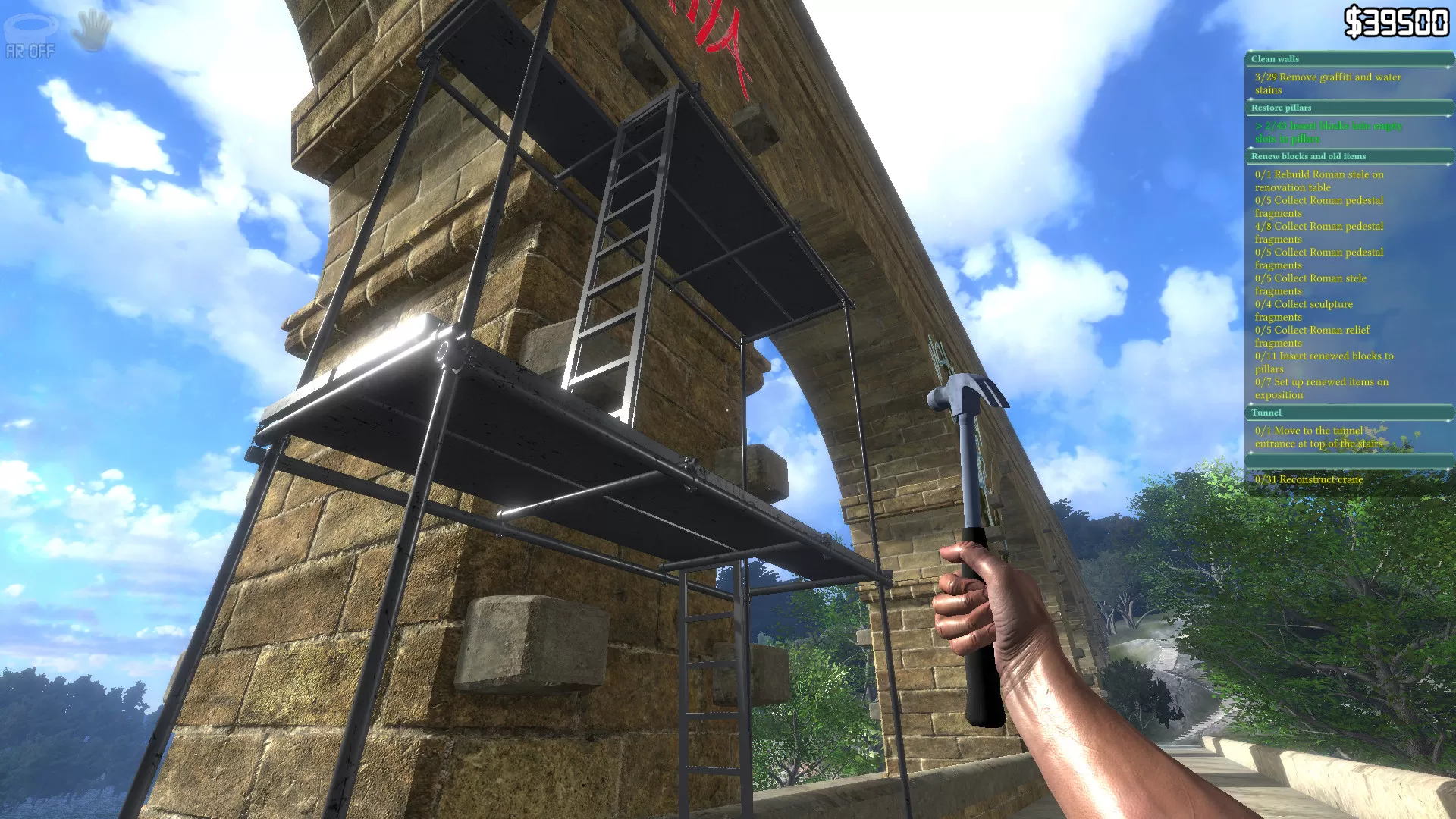Click '0/1 Rebuild Roman stele on renovation table'
Image resolution: width=1456 pixels, height=819 pixels.
1320,180
